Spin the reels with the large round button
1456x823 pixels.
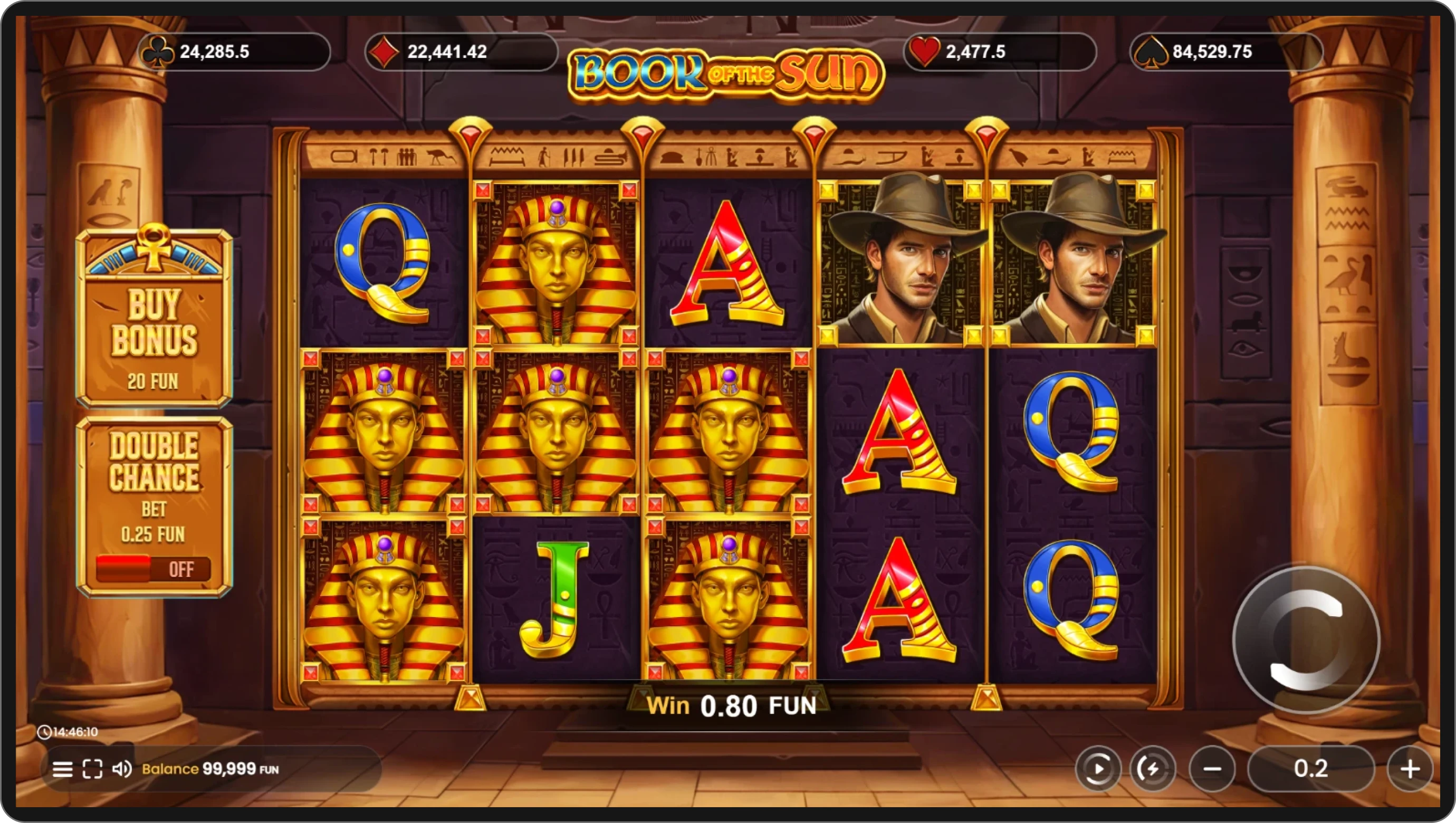pyautogui.click(x=1306, y=640)
